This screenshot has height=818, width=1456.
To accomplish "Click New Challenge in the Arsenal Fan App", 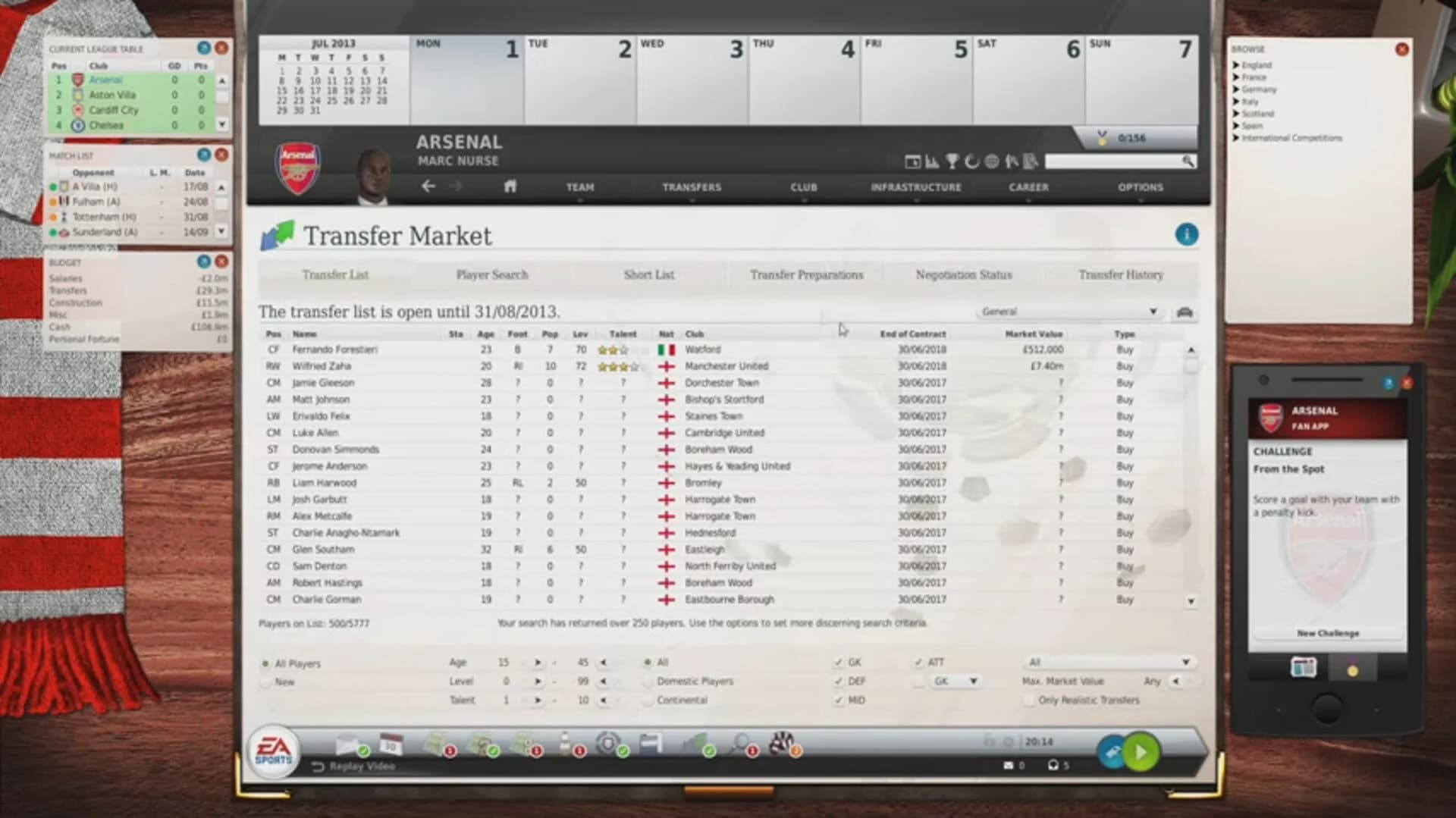I will tap(1328, 633).
